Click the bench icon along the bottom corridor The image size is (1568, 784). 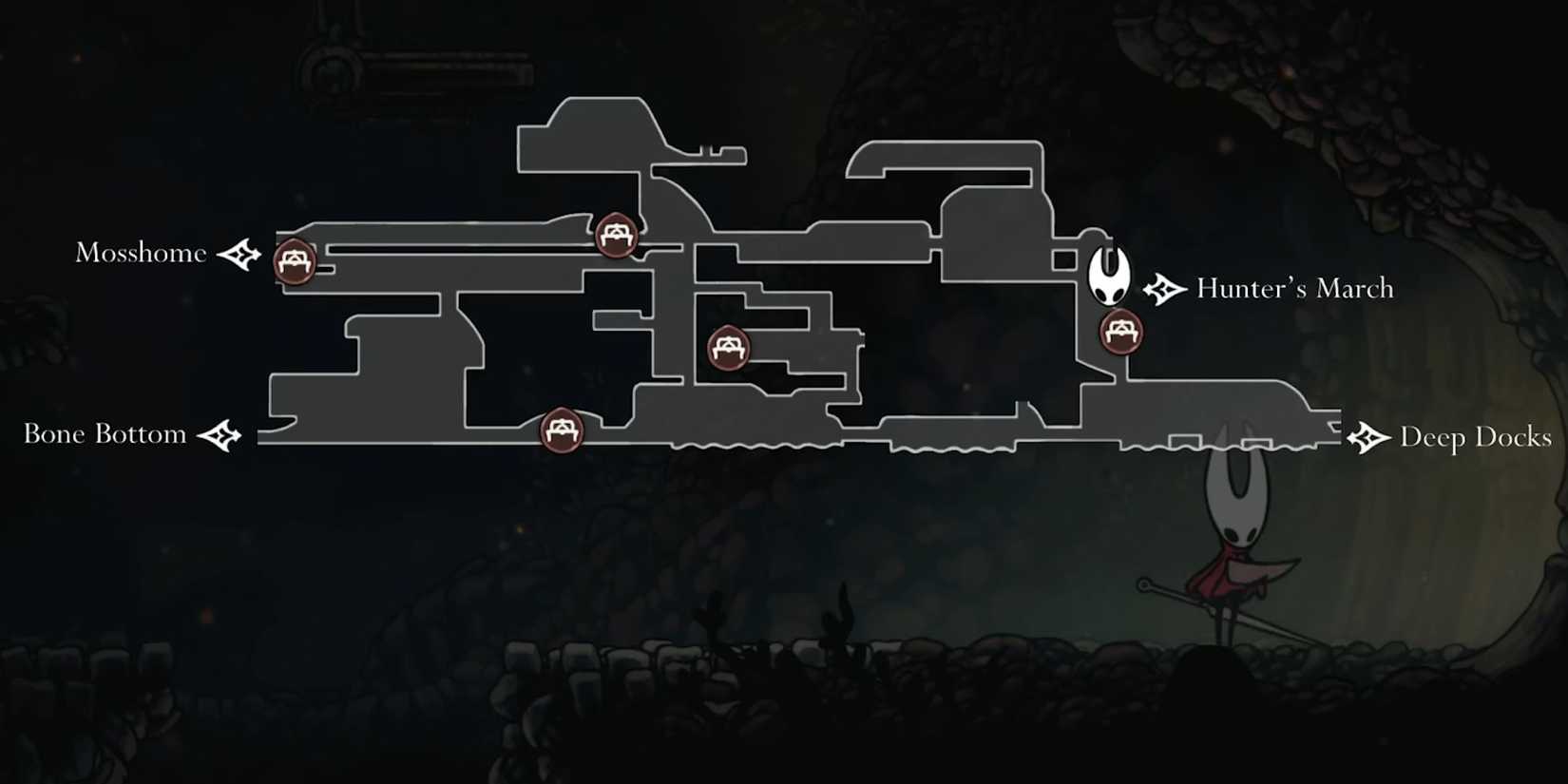click(x=561, y=430)
